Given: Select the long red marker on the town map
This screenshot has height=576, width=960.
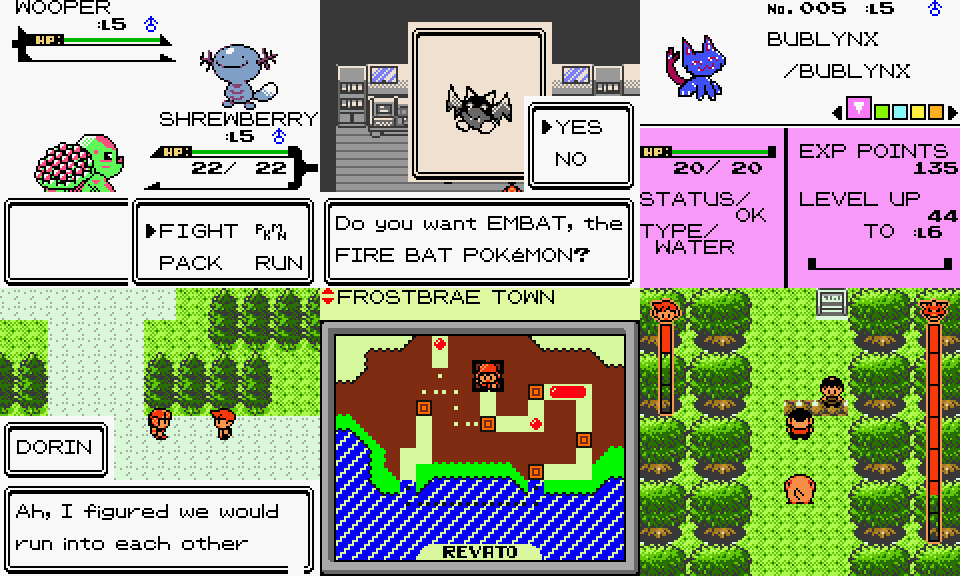Looking at the screenshot, I should click(567, 391).
